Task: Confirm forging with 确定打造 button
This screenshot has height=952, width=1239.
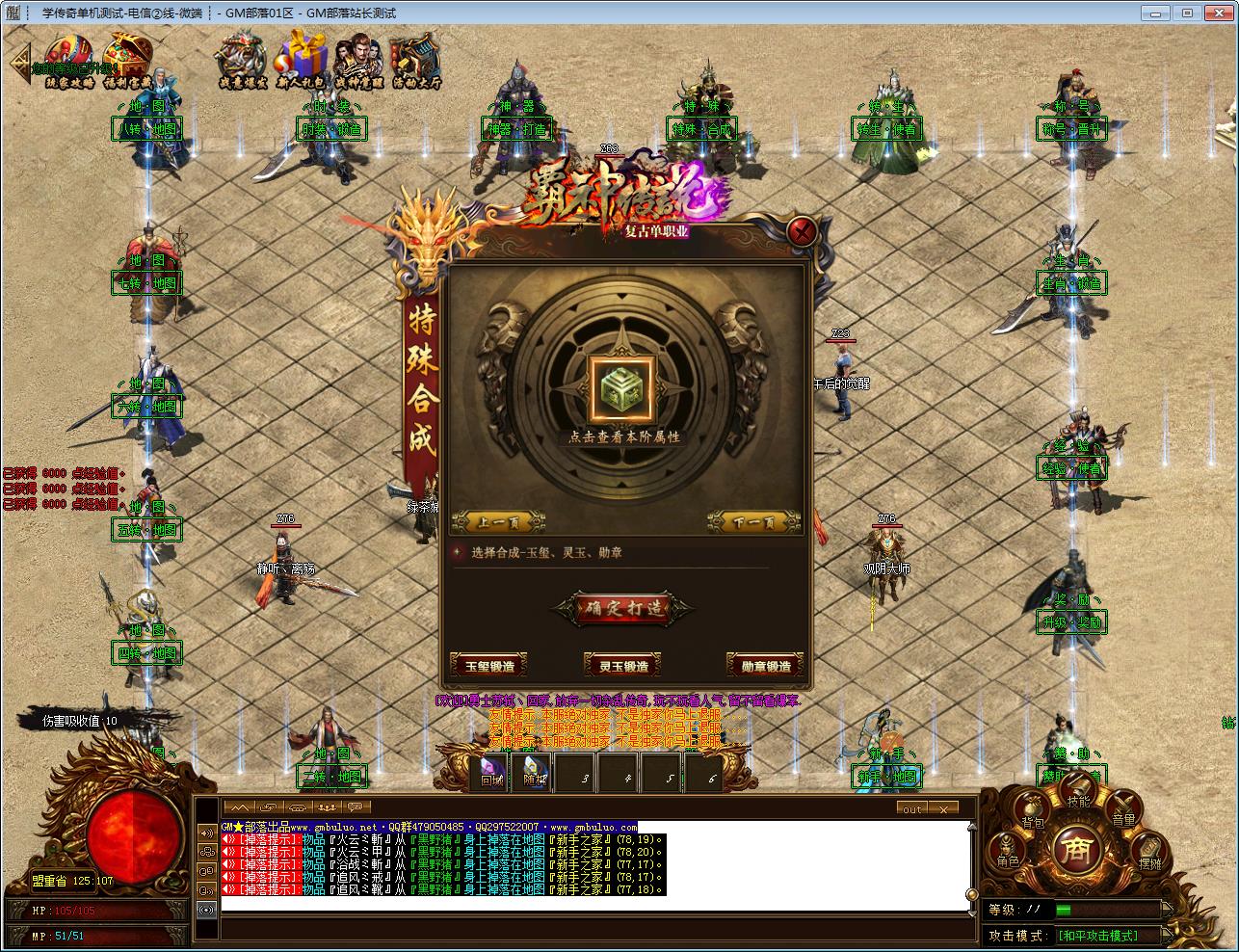Action: tap(622, 609)
